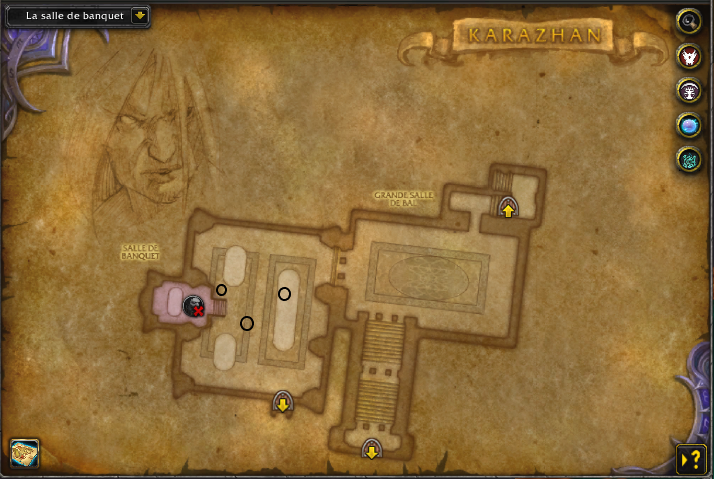Select the magnifying glass icon

[688, 20]
